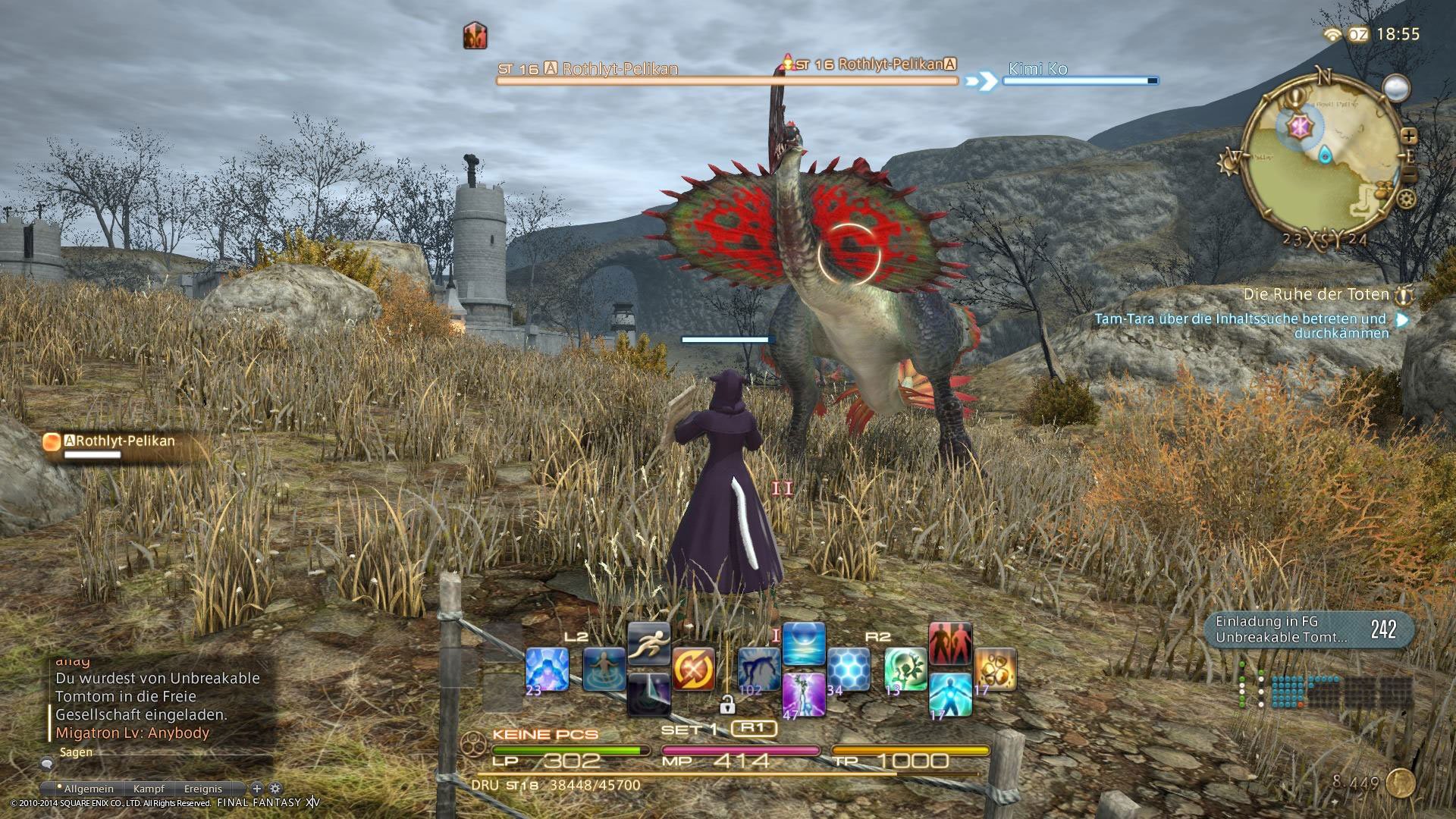1456x819 pixels.
Task: Open the Einladung in FG Unbreakable notification
Action: pyautogui.click(x=1308, y=628)
